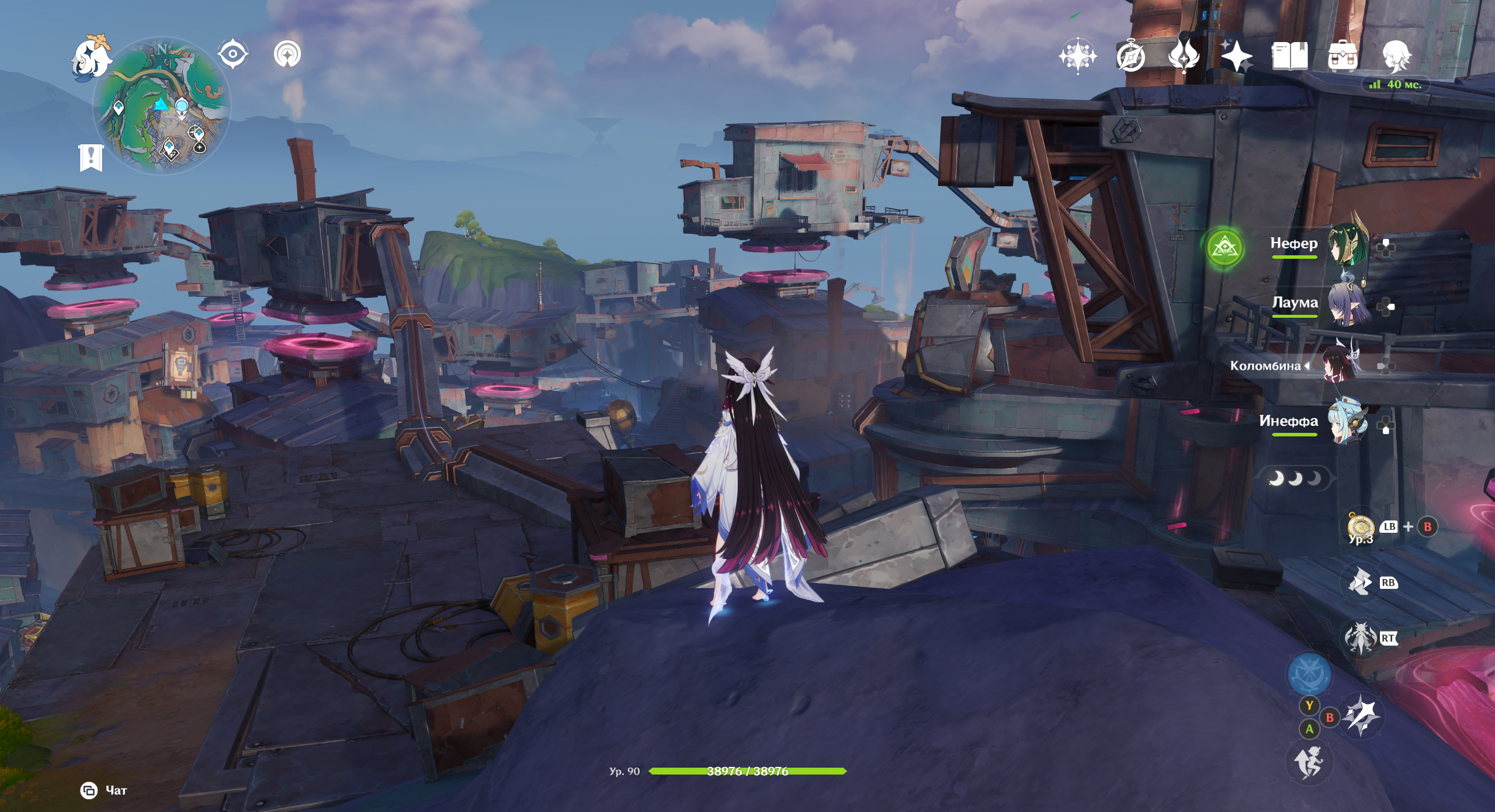The image size is (1495, 812).
Task: Open the open-book handbook icon
Action: [x=1289, y=57]
